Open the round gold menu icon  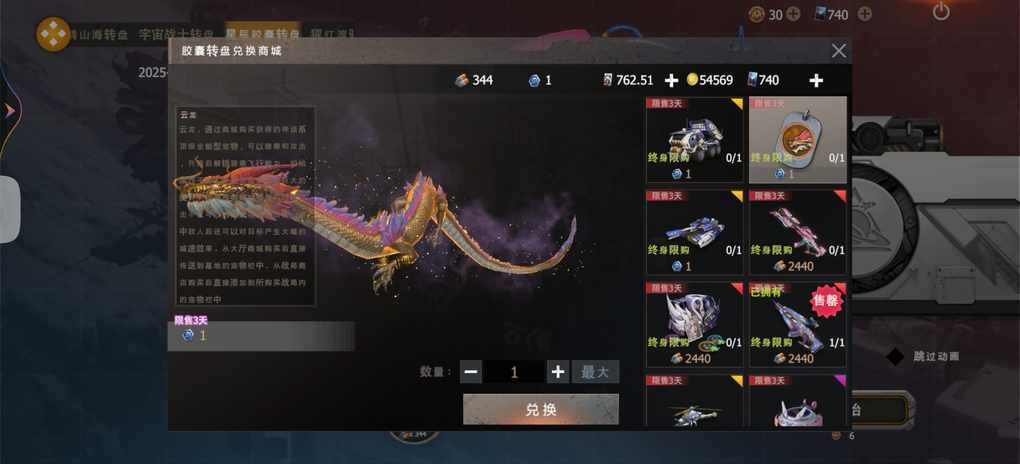53,35
